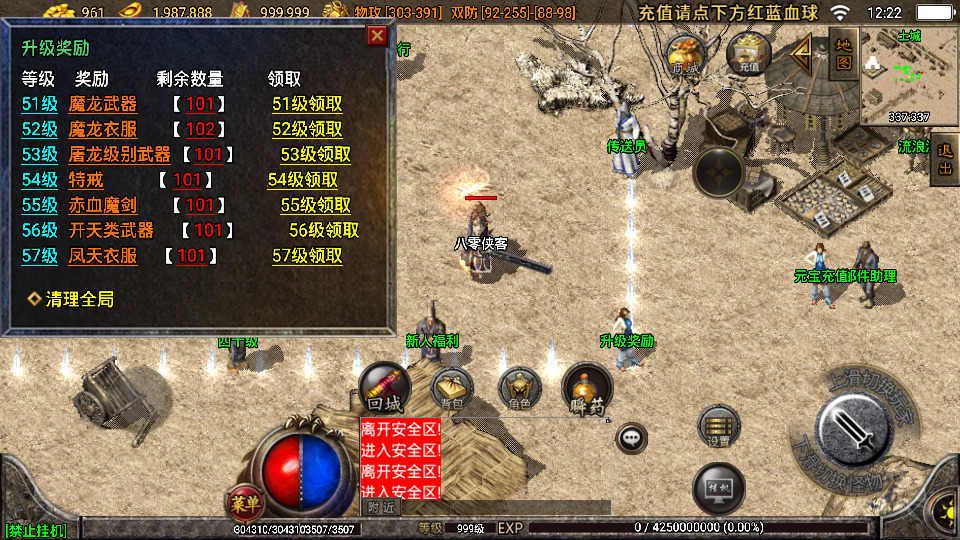
Task: Claim the 51级领取 reward
Action: pyautogui.click(x=307, y=104)
